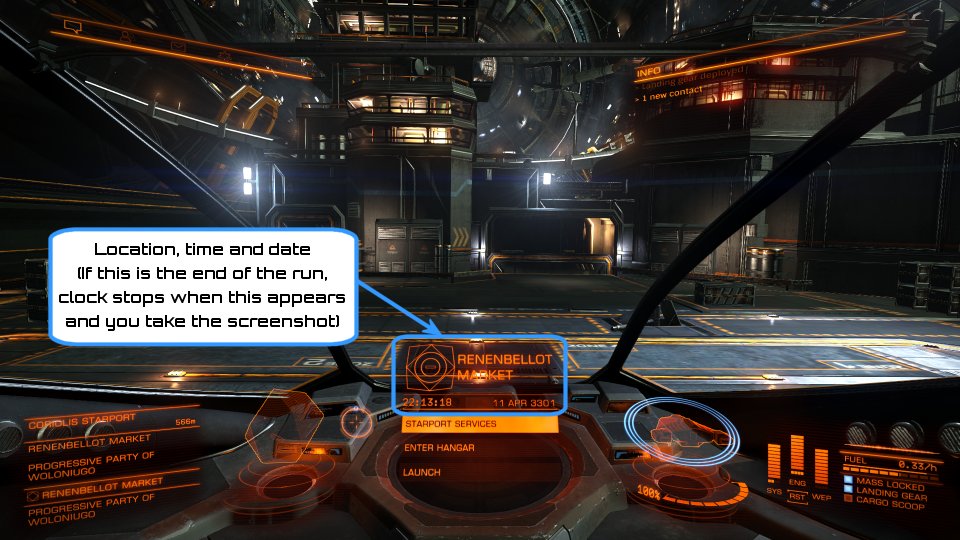Choose Enter Hangar
The width and height of the screenshot is (960, 540).
point(479,448)
